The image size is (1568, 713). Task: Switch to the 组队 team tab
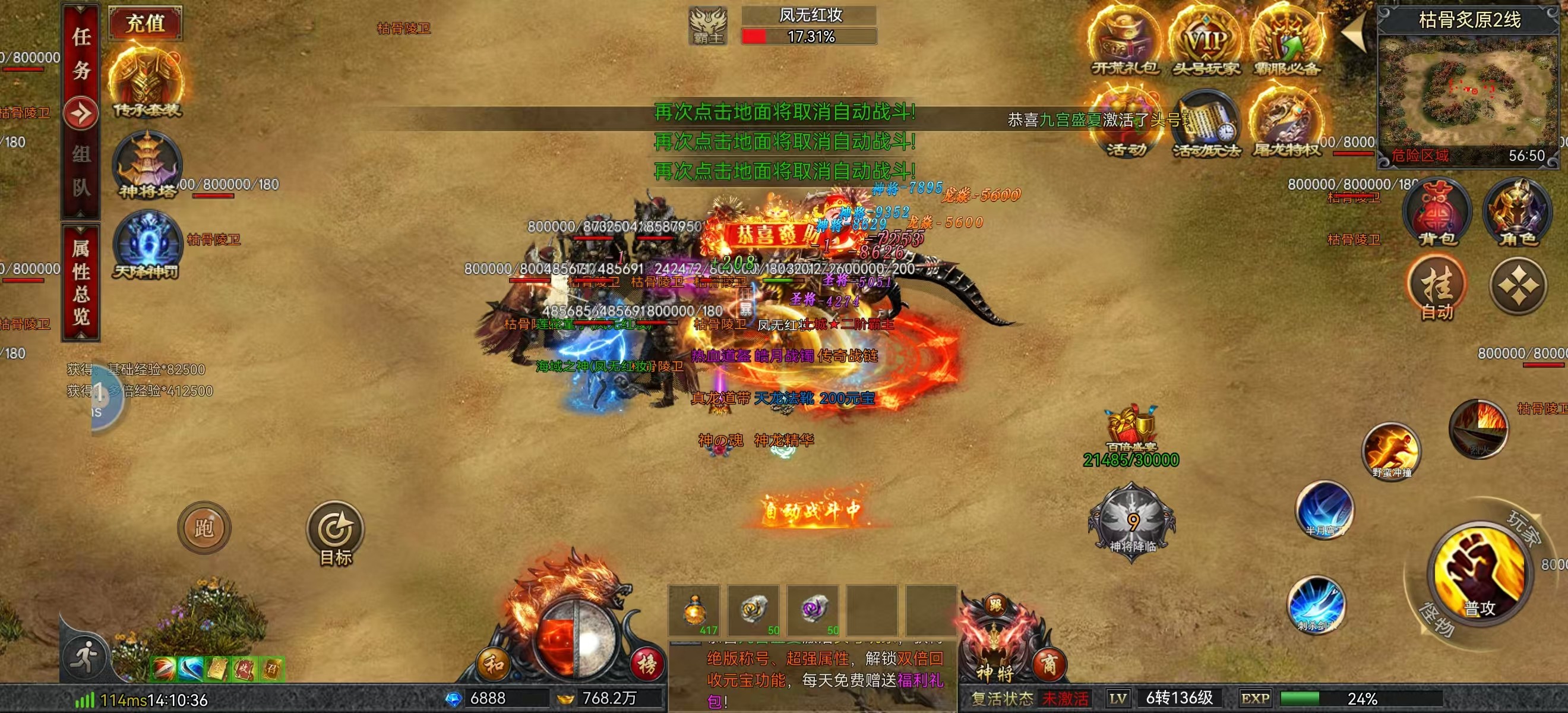tap(81, 172)
